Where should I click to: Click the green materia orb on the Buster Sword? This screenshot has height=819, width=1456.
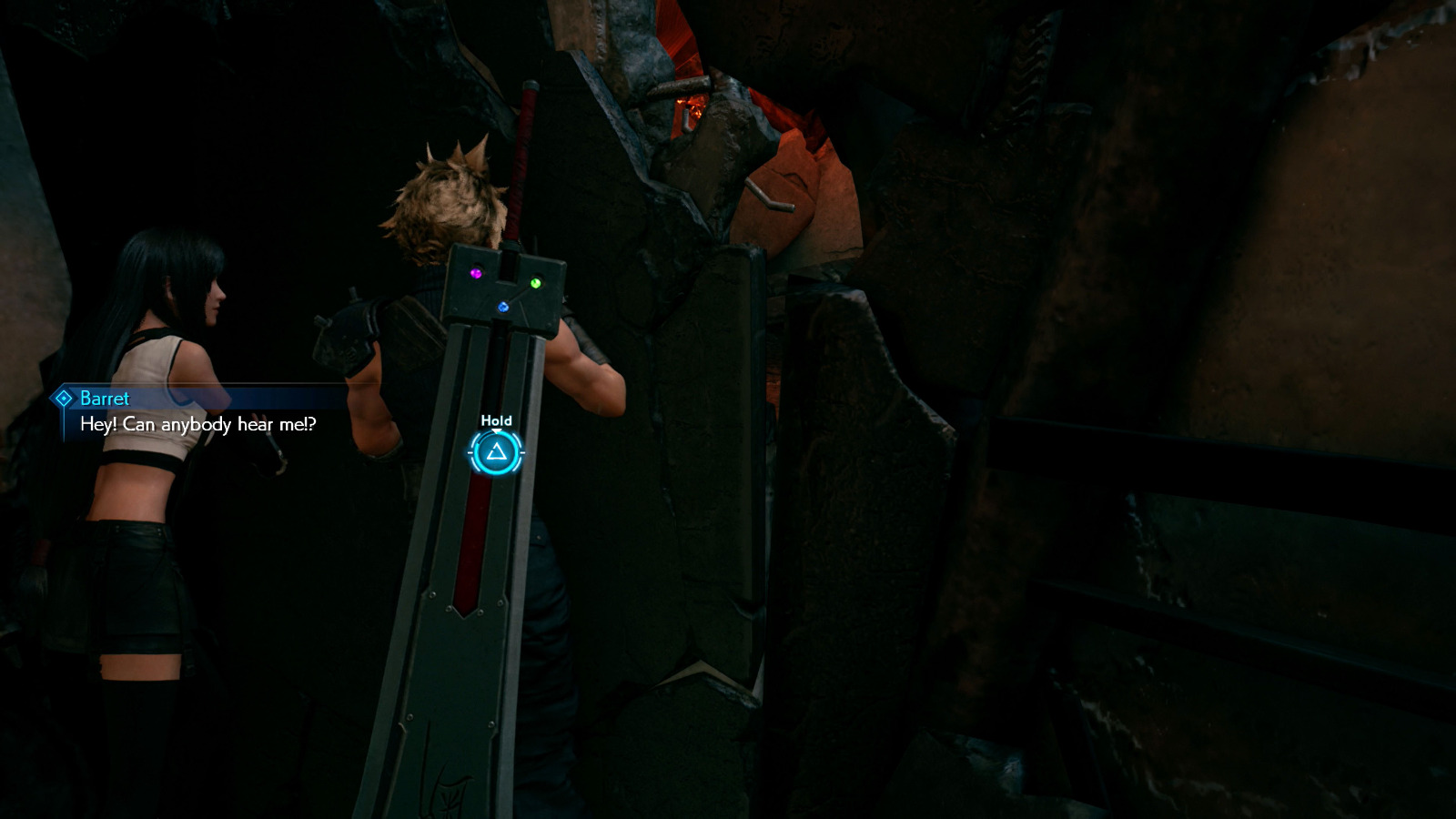point(536,284)
